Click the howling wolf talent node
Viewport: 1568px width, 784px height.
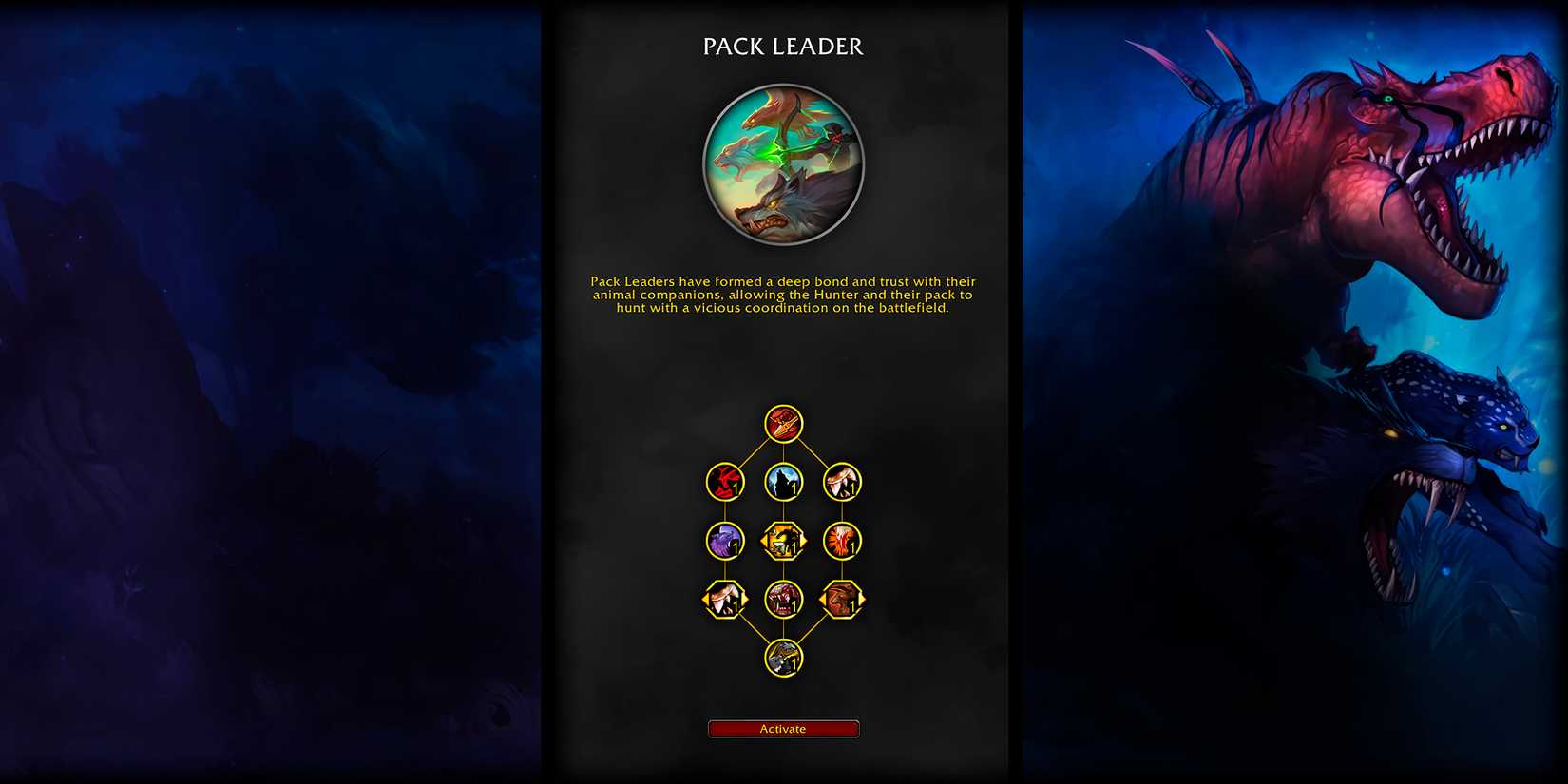pyautogui.click(x=784, y=482)
